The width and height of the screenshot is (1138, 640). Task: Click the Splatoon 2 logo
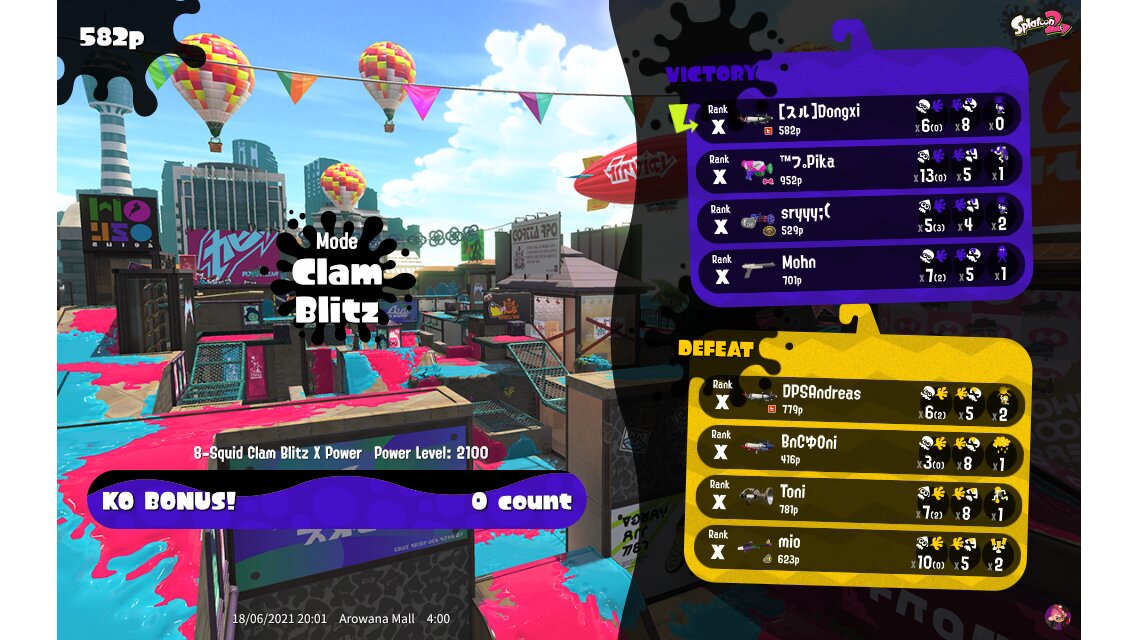coord(1041,23)
